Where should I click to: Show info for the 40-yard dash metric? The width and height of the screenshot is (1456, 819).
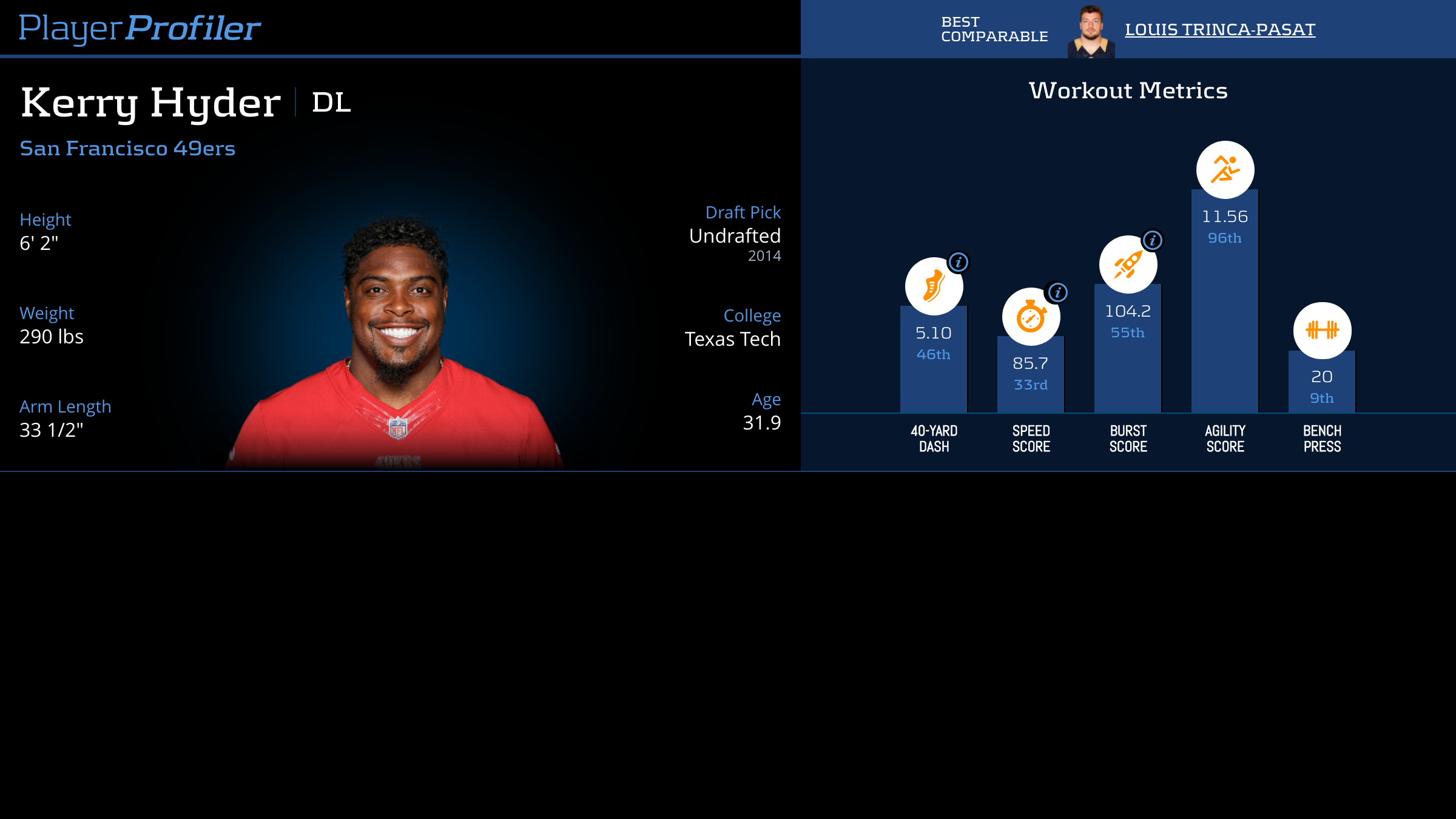click(959, 262)
